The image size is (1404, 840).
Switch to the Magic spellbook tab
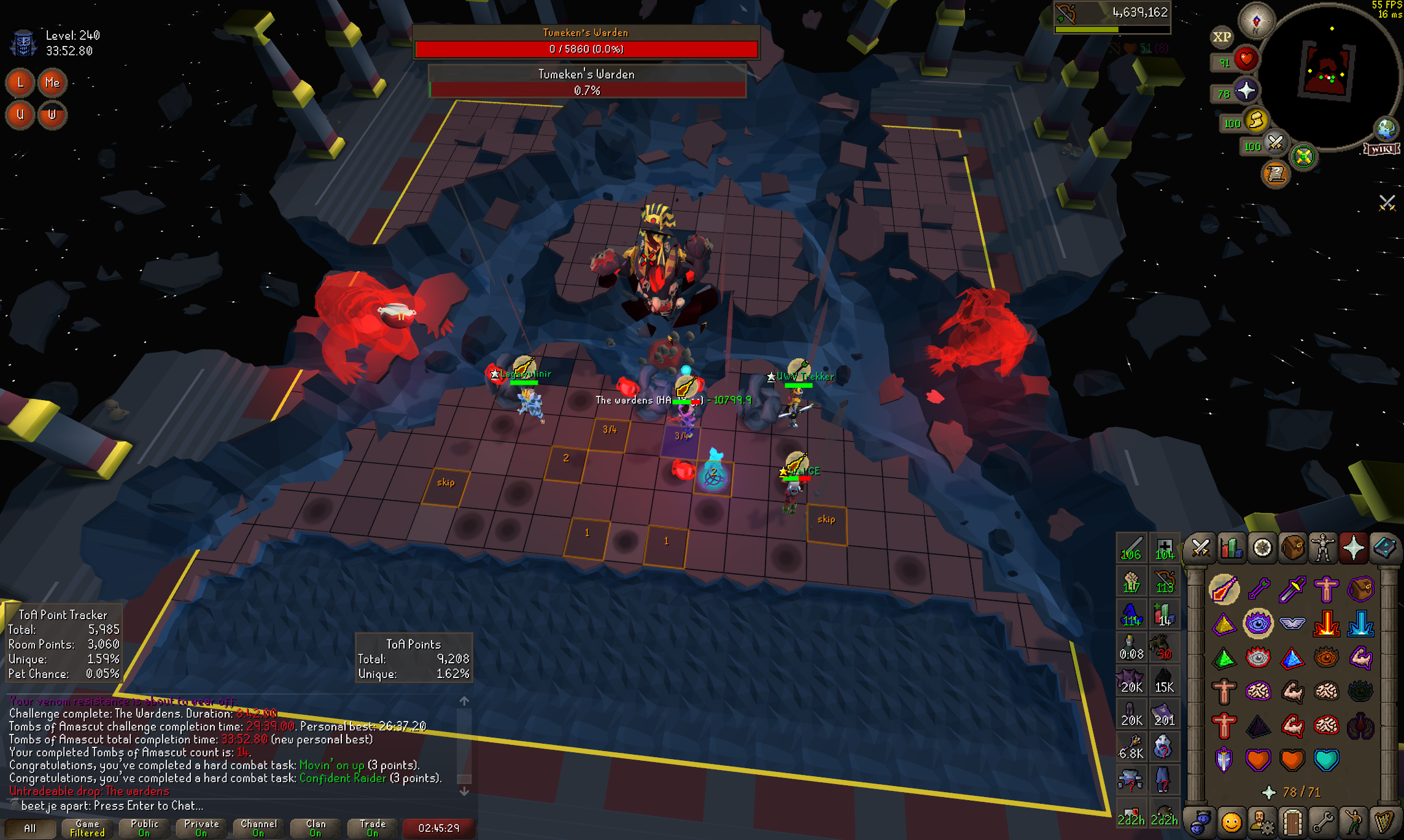(x=1384, y=547)
